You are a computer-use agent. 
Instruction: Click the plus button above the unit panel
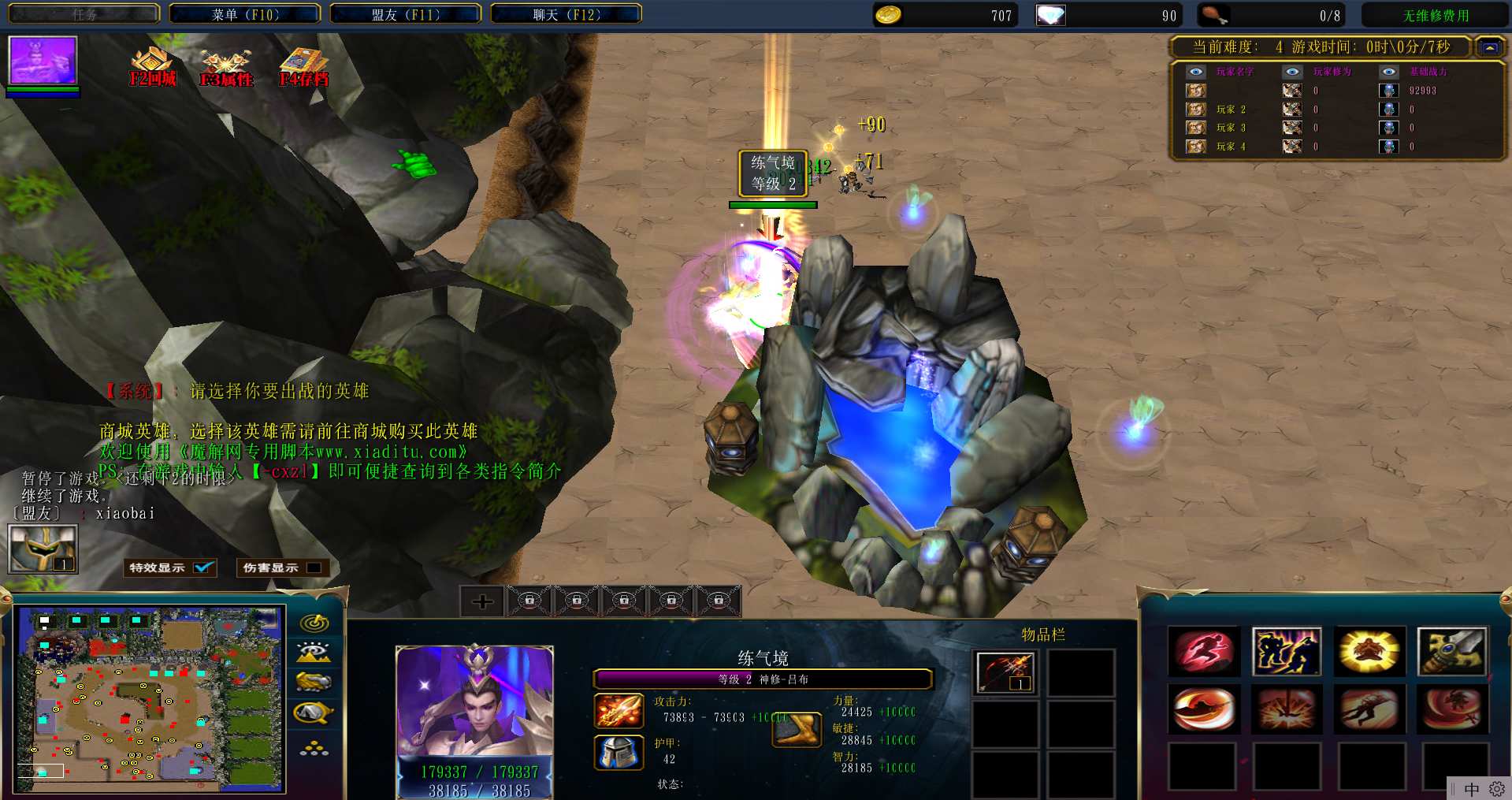point(482,602)
